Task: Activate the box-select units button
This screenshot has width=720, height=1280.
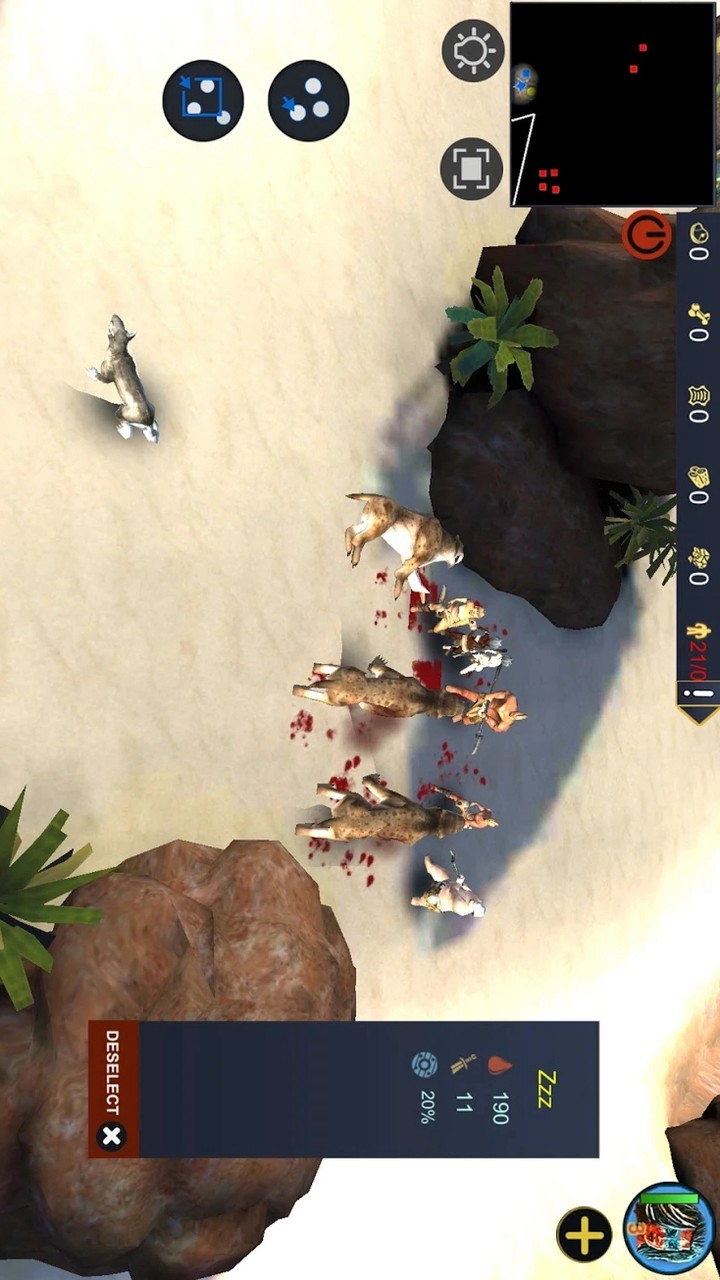Action: coord(203,100)
